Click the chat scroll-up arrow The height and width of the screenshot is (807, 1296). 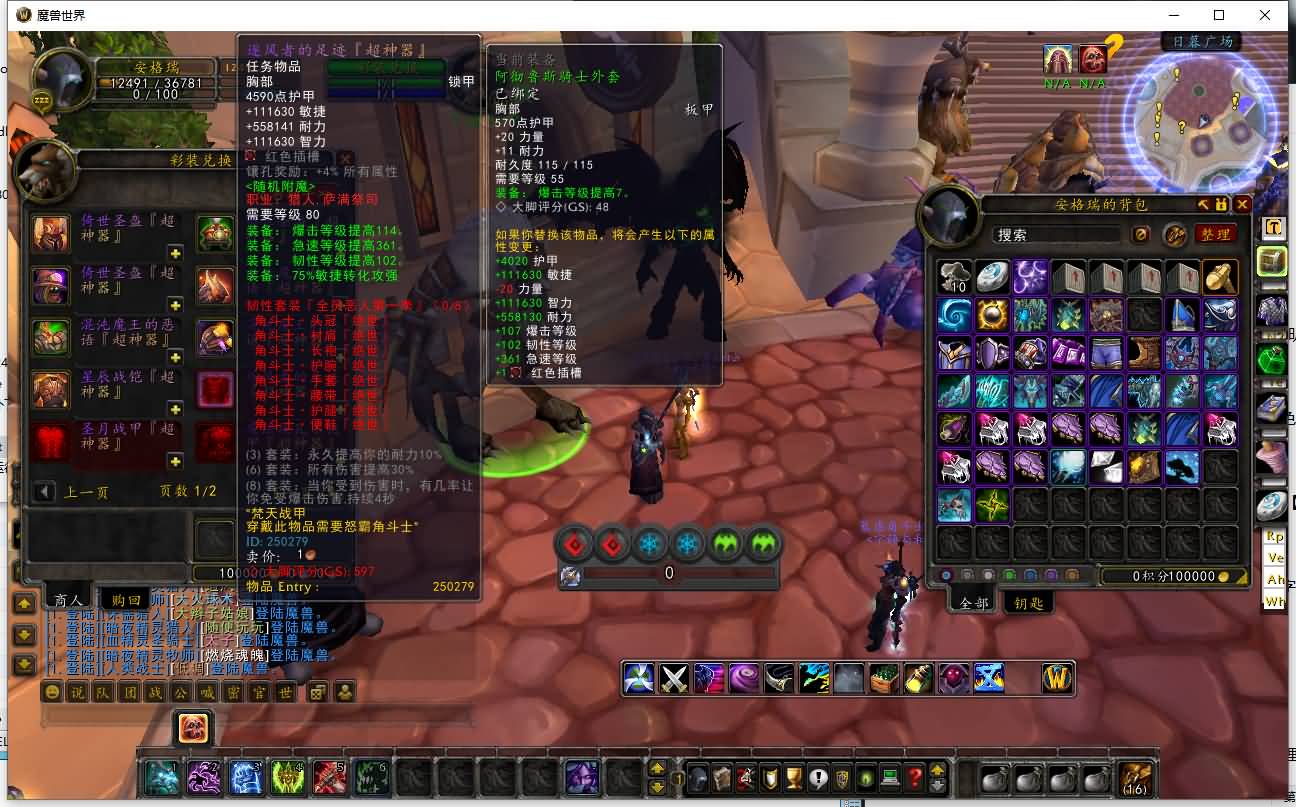coord(25,602)
